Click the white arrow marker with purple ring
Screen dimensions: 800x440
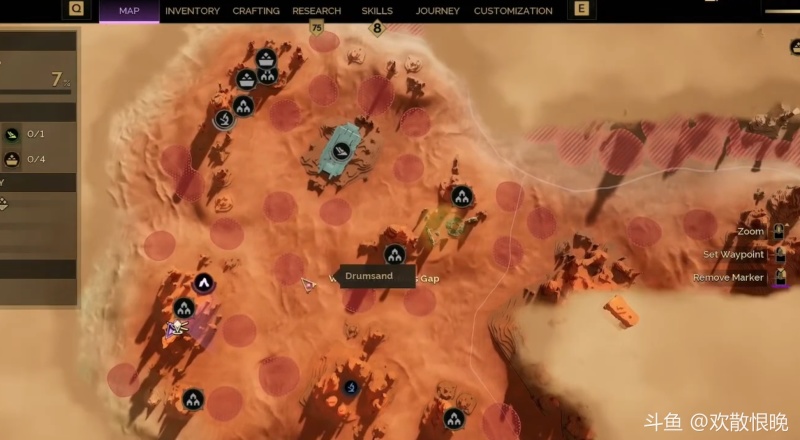click(204, 284)
